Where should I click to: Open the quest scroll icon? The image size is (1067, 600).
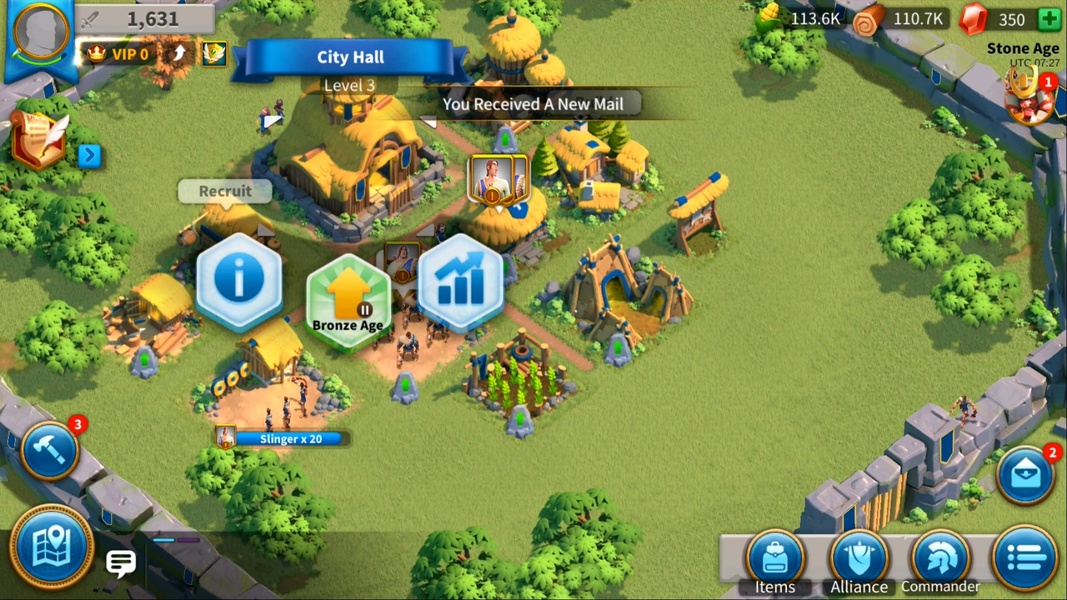pos(39,141)
